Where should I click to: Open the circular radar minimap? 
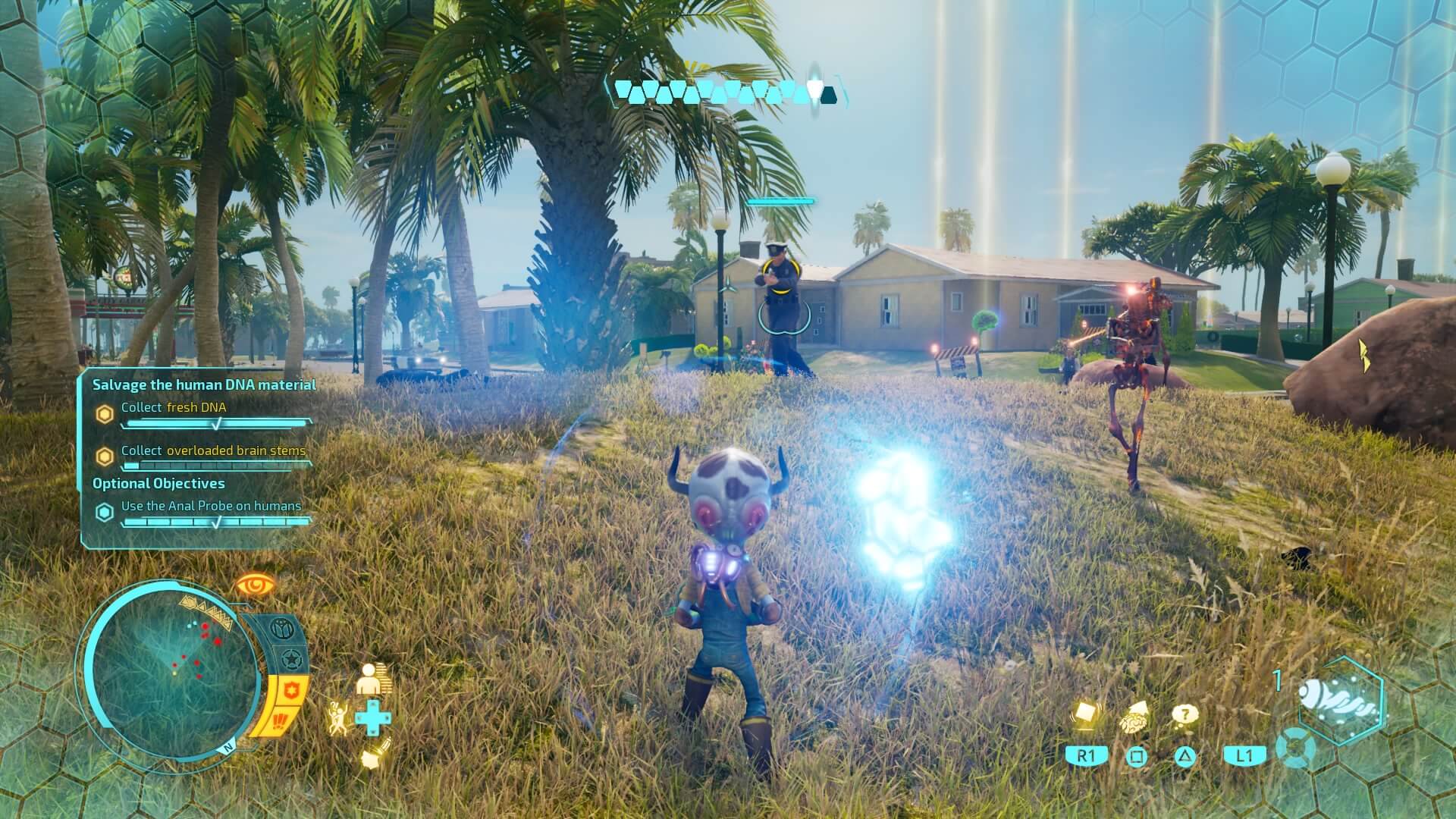(171, 668)
